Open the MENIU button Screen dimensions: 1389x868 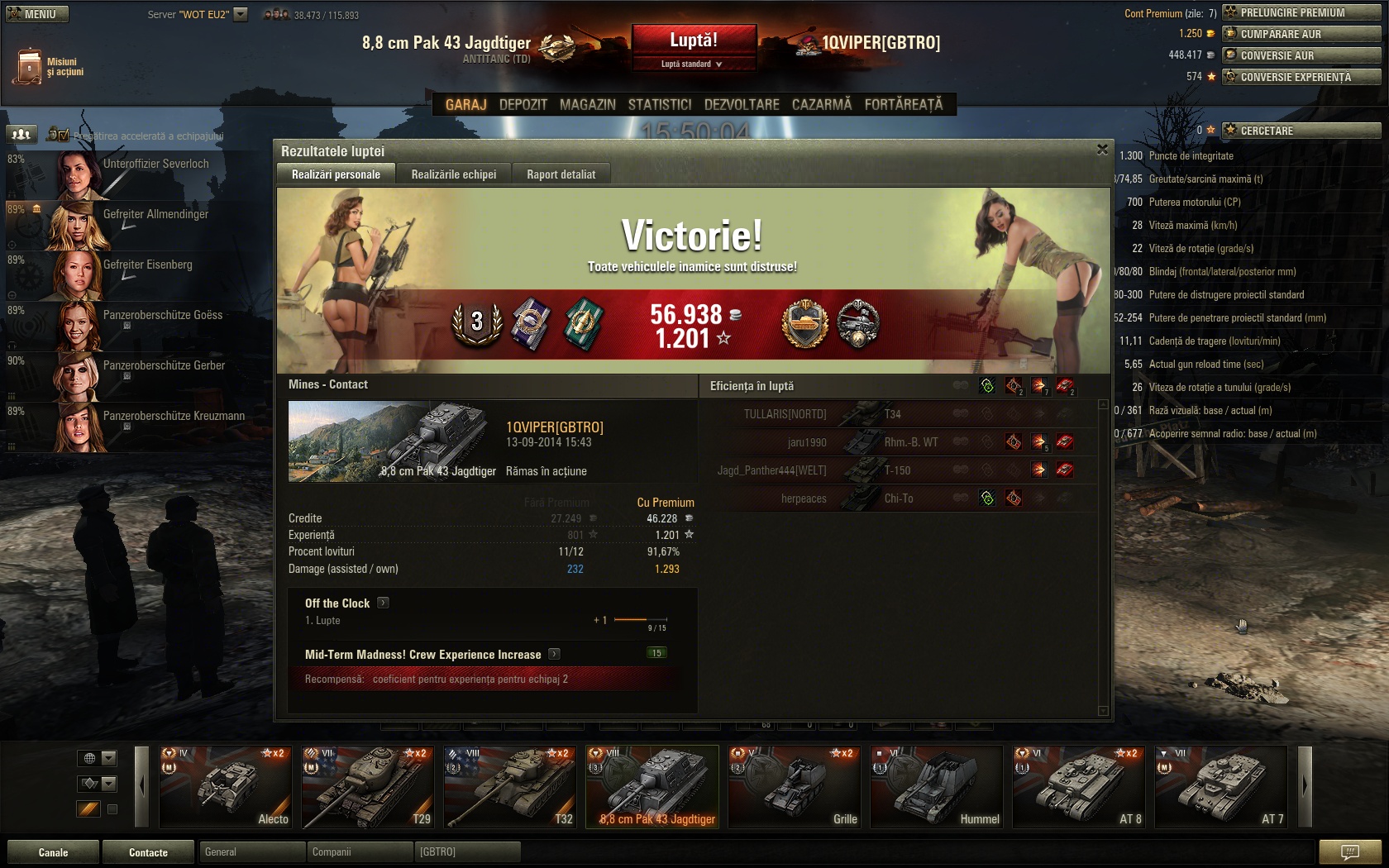click(37, 14)
